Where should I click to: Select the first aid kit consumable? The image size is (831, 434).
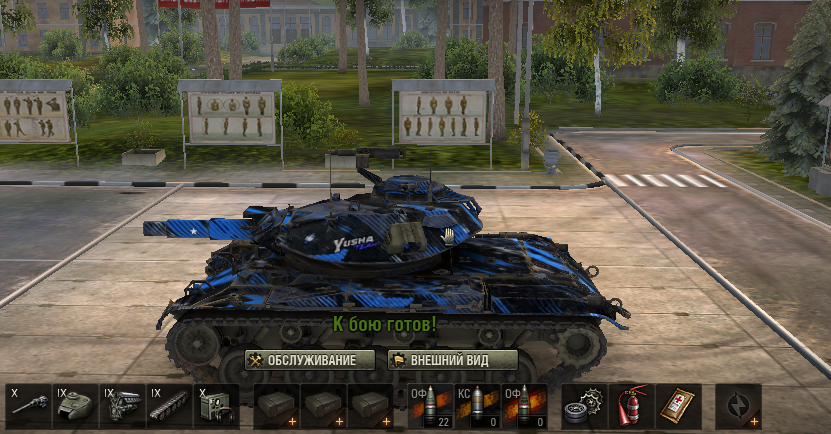[678, 407]
